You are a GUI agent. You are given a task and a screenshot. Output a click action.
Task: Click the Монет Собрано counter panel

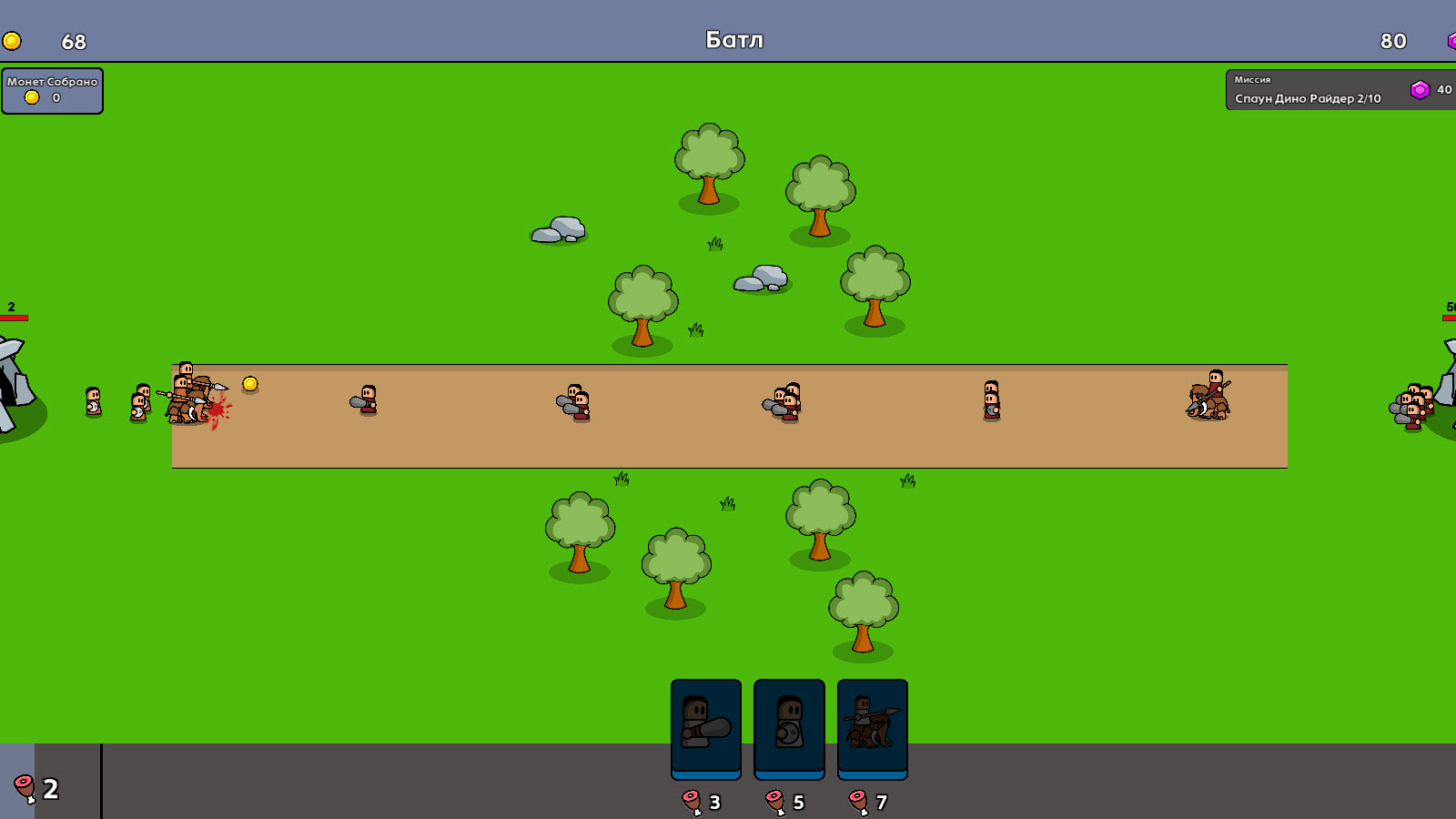pyautogui.click(x=52, y=90)
